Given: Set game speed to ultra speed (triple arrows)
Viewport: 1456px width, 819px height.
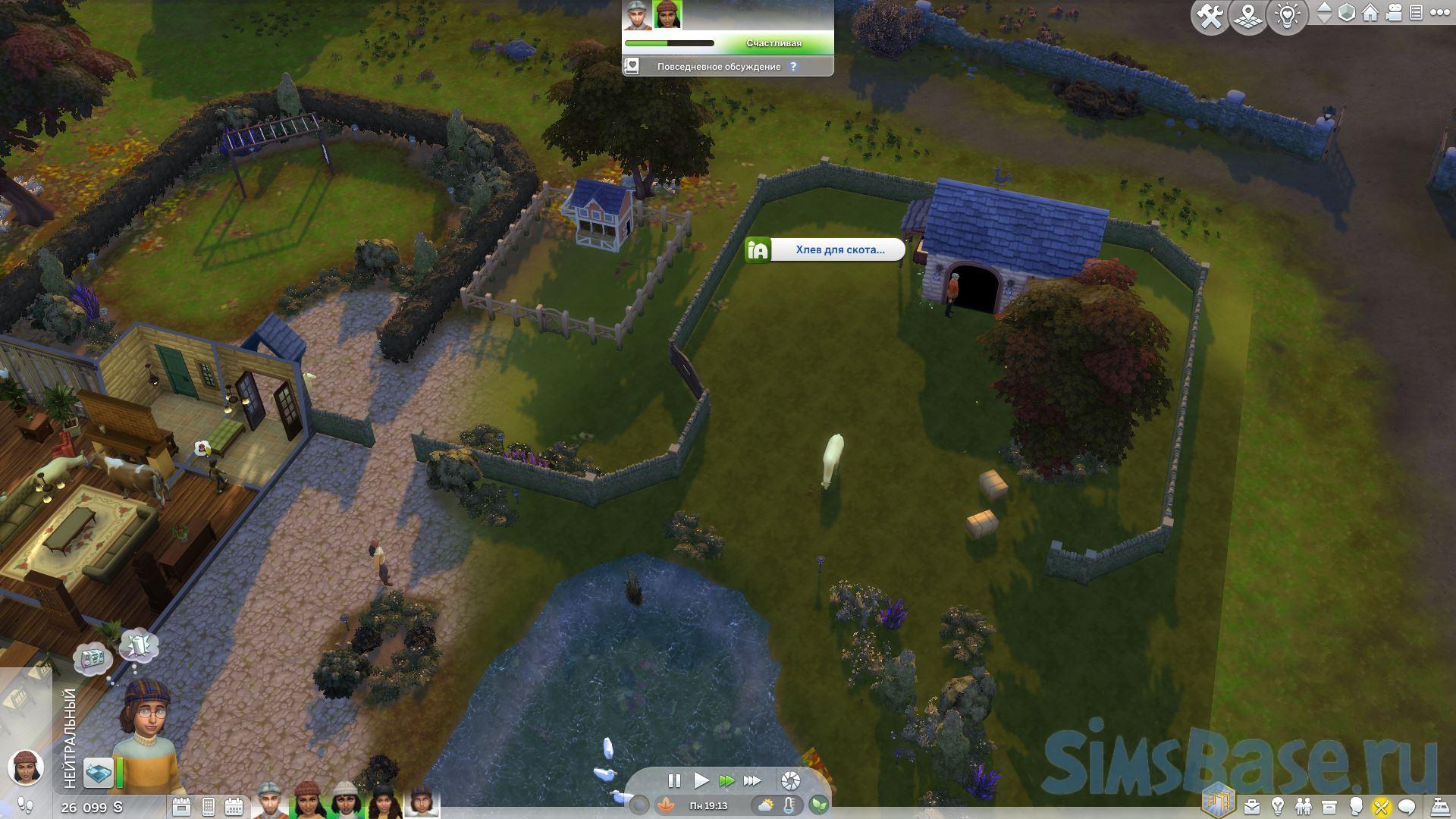Looking at the screenshot, I should click(752, 780).
